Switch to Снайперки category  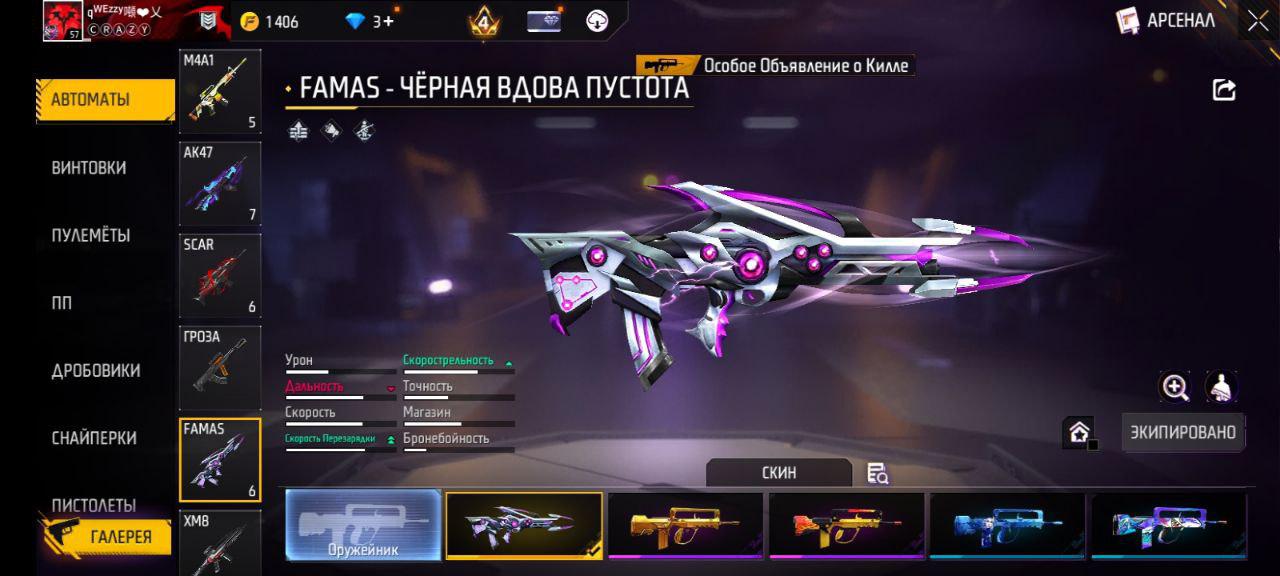pyautogui.click(x=94, y=438)
